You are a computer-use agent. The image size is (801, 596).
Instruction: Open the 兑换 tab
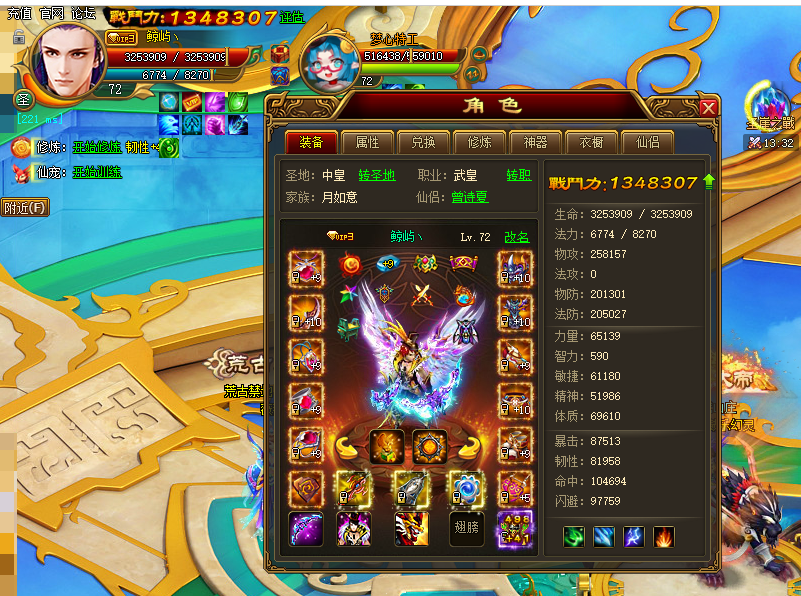(423, 143)
